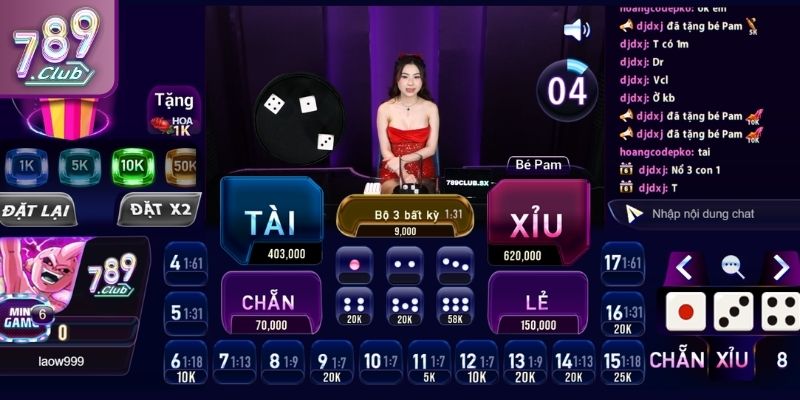This screenshot has width=800, height=400.
Task: Place a bet on XỈU
Action: [537, 222]
